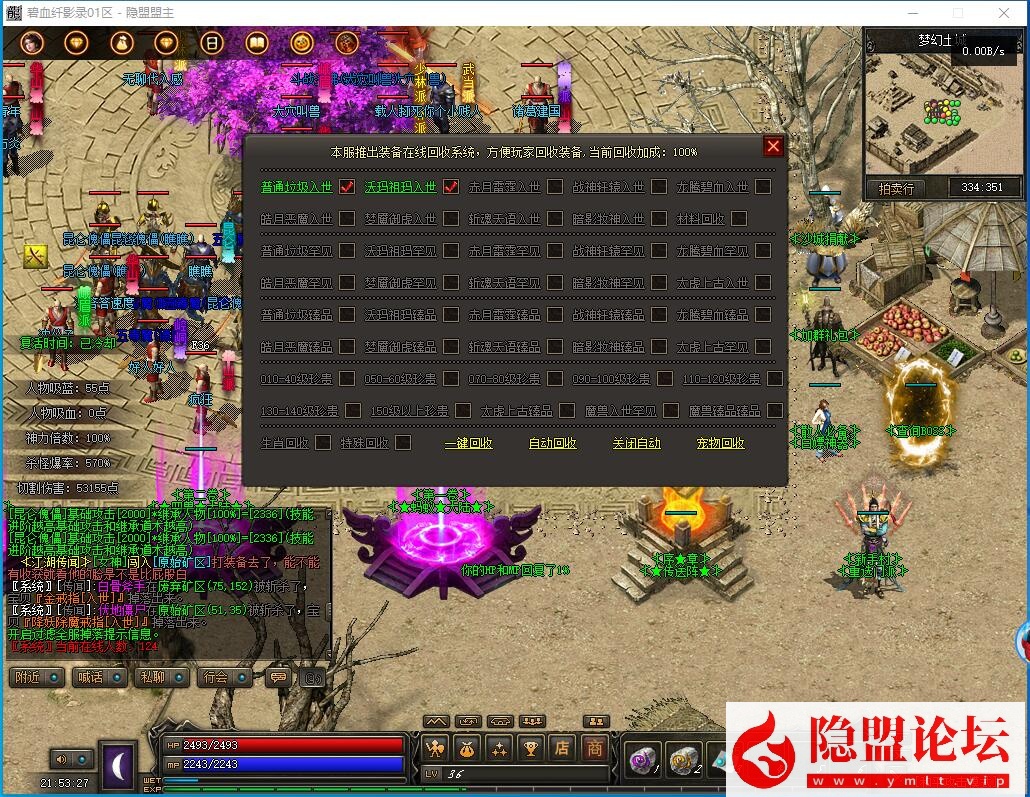Uncheck the 普通垃圾入世 checkbox
Viewport: 1030px width, 797px height.
click(x=347, y=187)
